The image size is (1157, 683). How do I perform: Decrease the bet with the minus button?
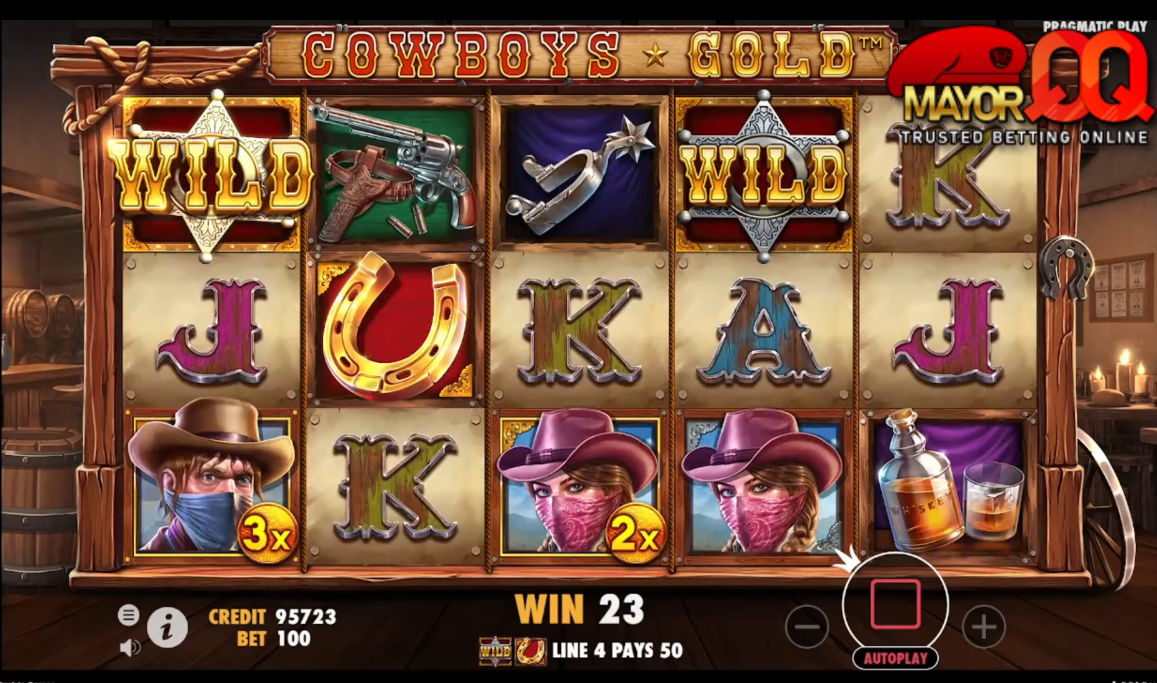click(807, 627)
